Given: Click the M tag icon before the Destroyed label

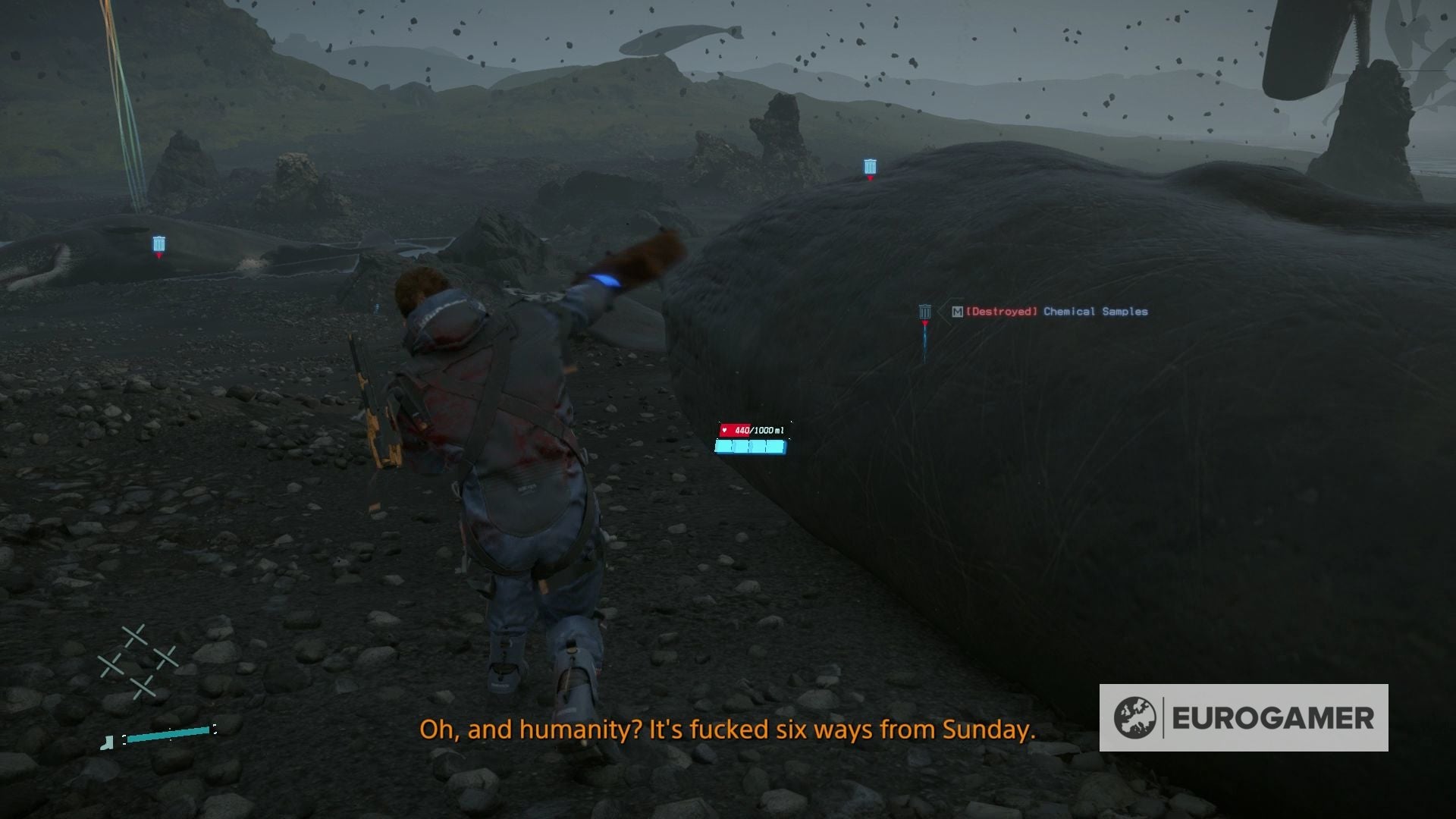Looking at the screenshot, I should pos(957,311).
